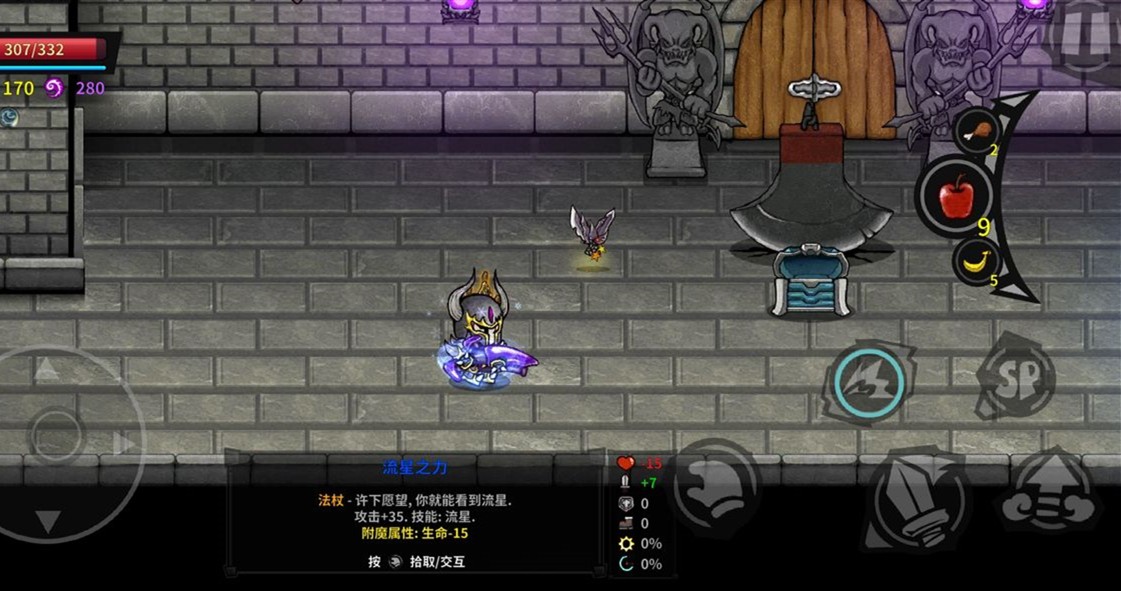Tap the sword attack button
Image resolution: width=1121 pixels, height=591 pixels.
coord(915,501)
